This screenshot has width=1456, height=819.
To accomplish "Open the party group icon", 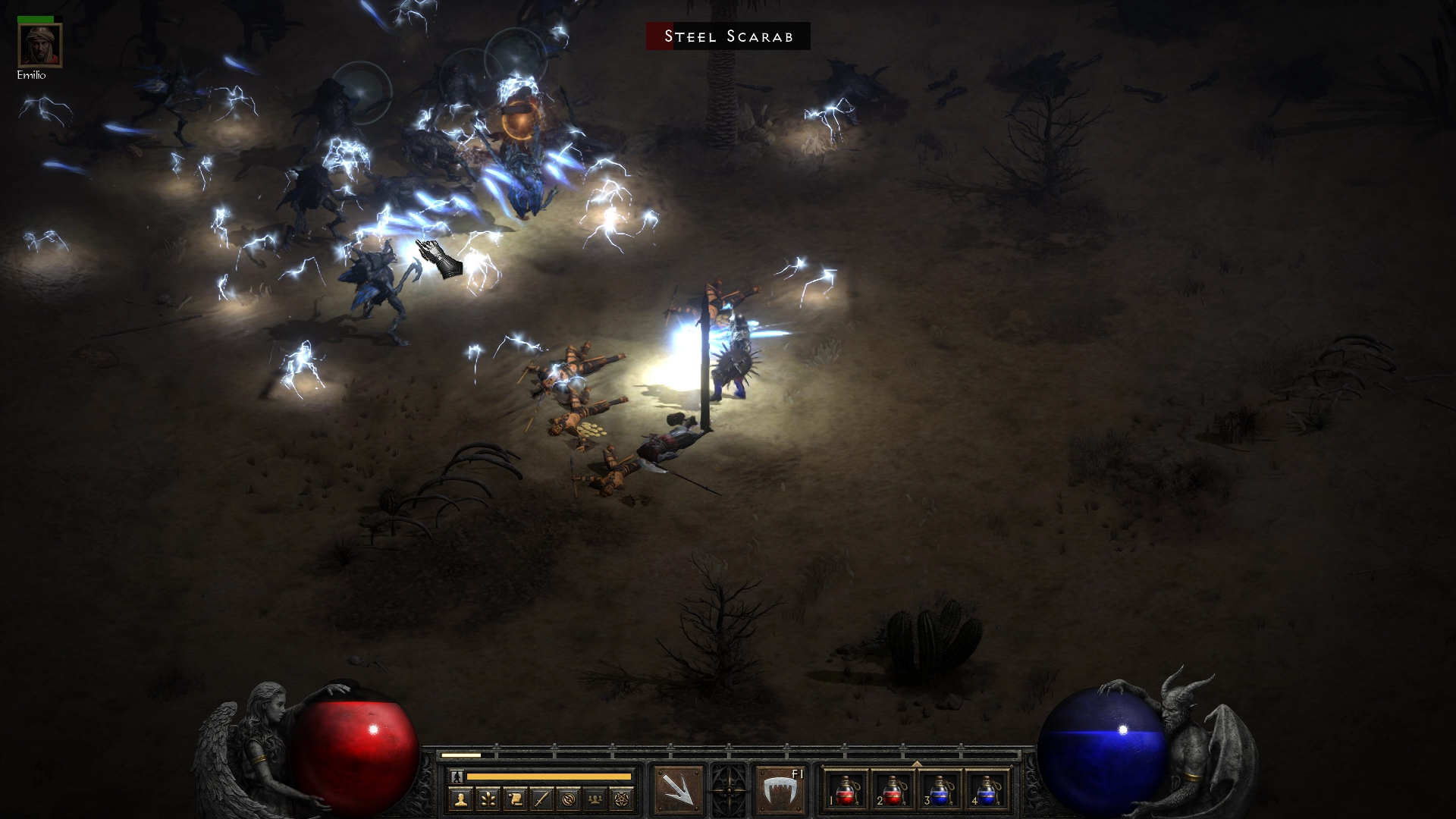I will [596, 799].
